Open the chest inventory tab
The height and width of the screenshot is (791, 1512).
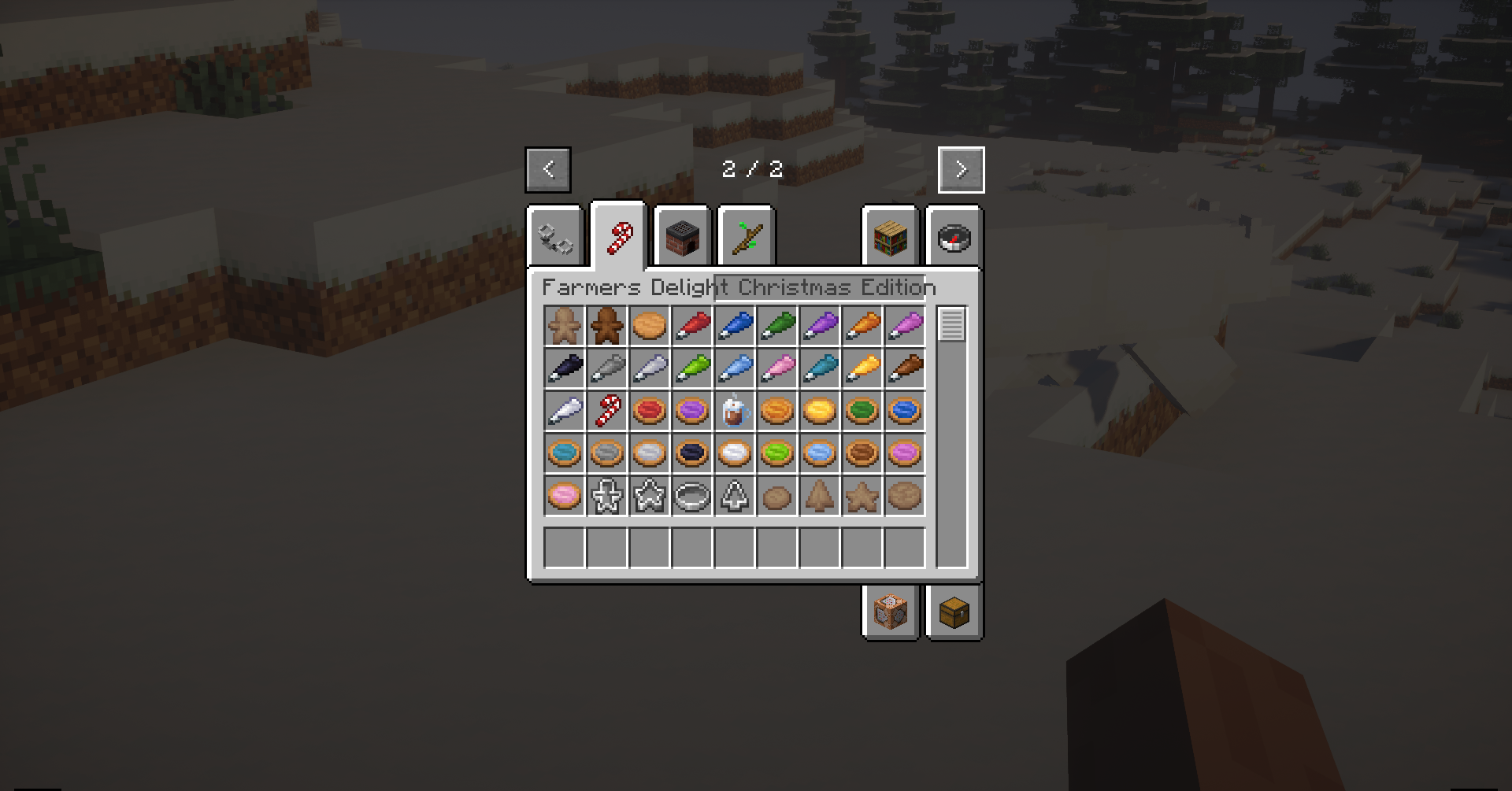(x=954, y=613)
